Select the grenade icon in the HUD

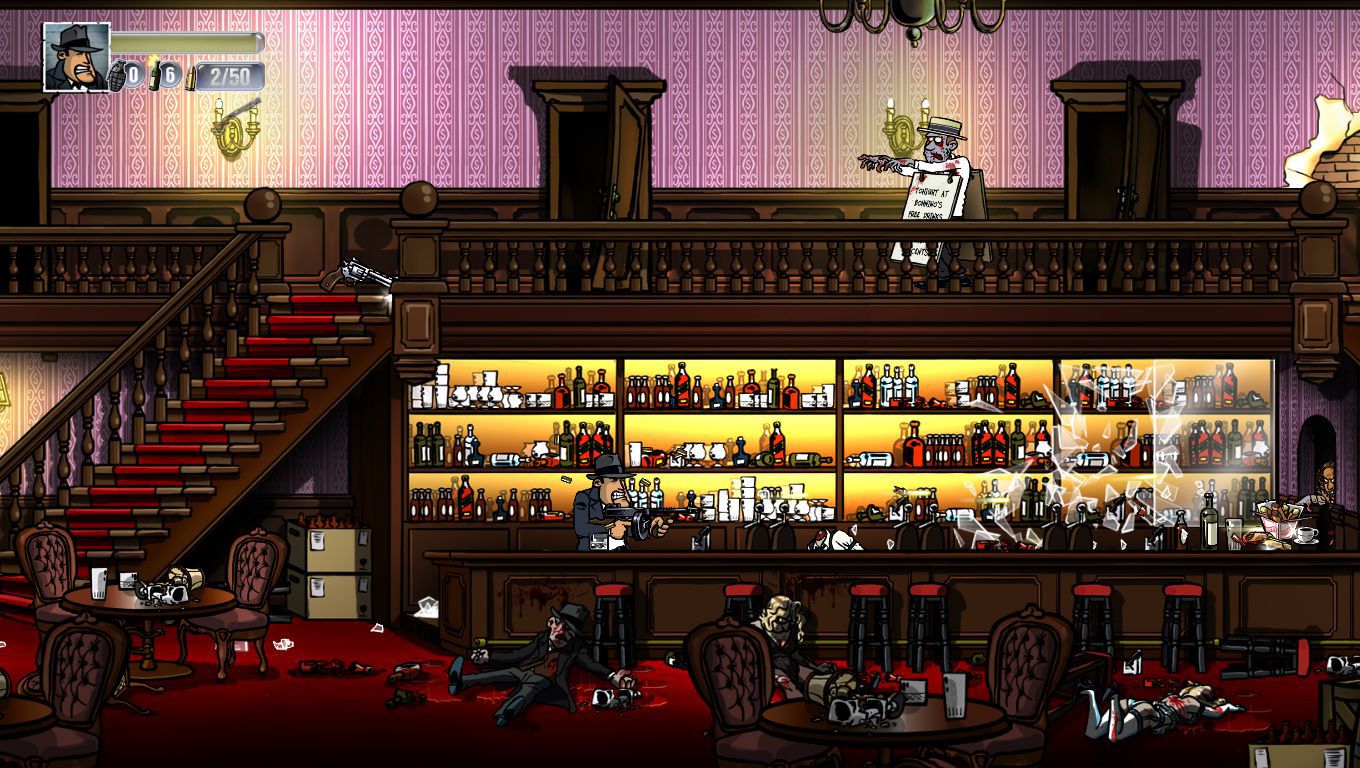coord(117,76)
